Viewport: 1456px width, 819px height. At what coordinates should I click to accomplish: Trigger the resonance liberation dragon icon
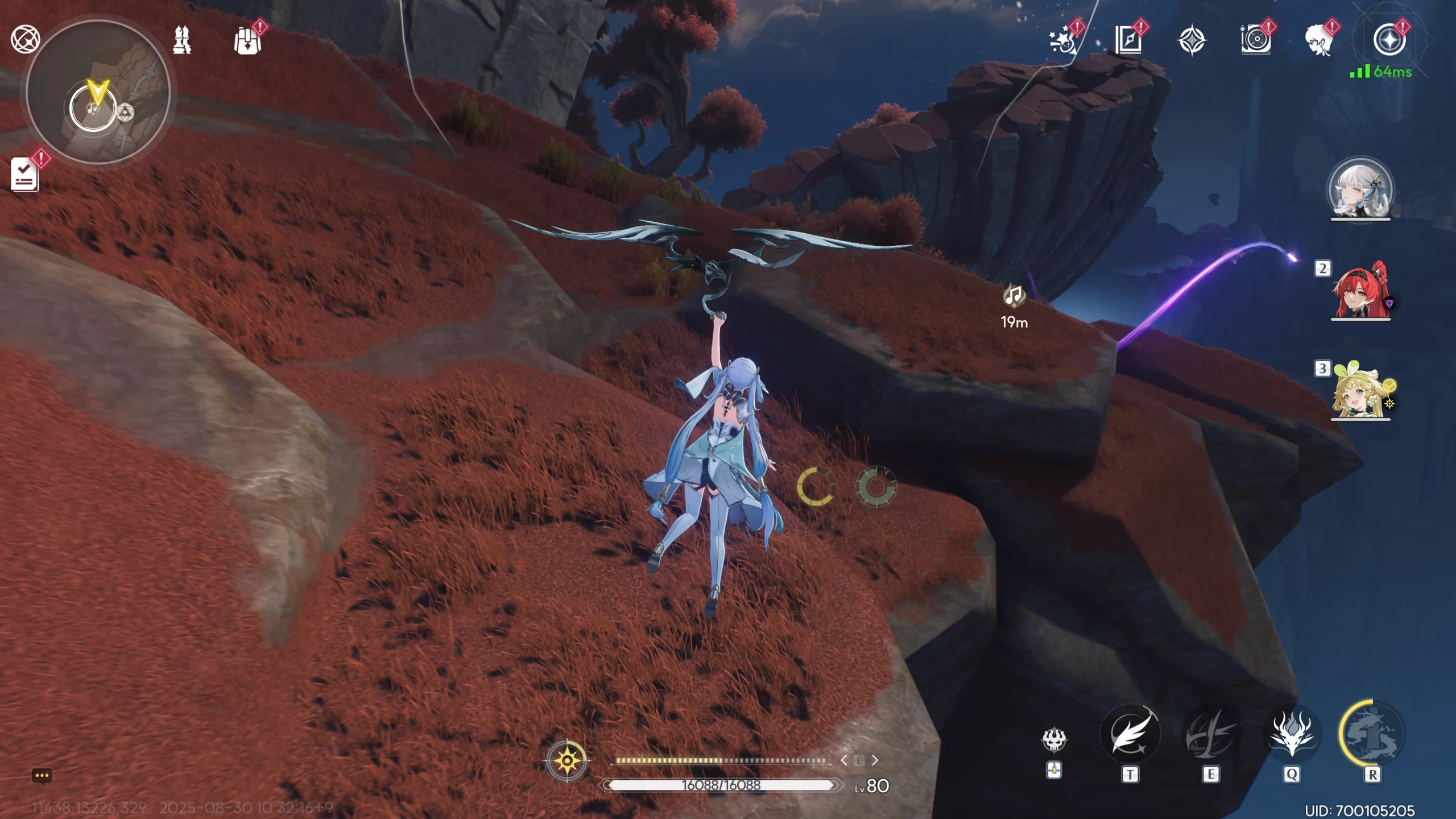[x=1372, y=734]
